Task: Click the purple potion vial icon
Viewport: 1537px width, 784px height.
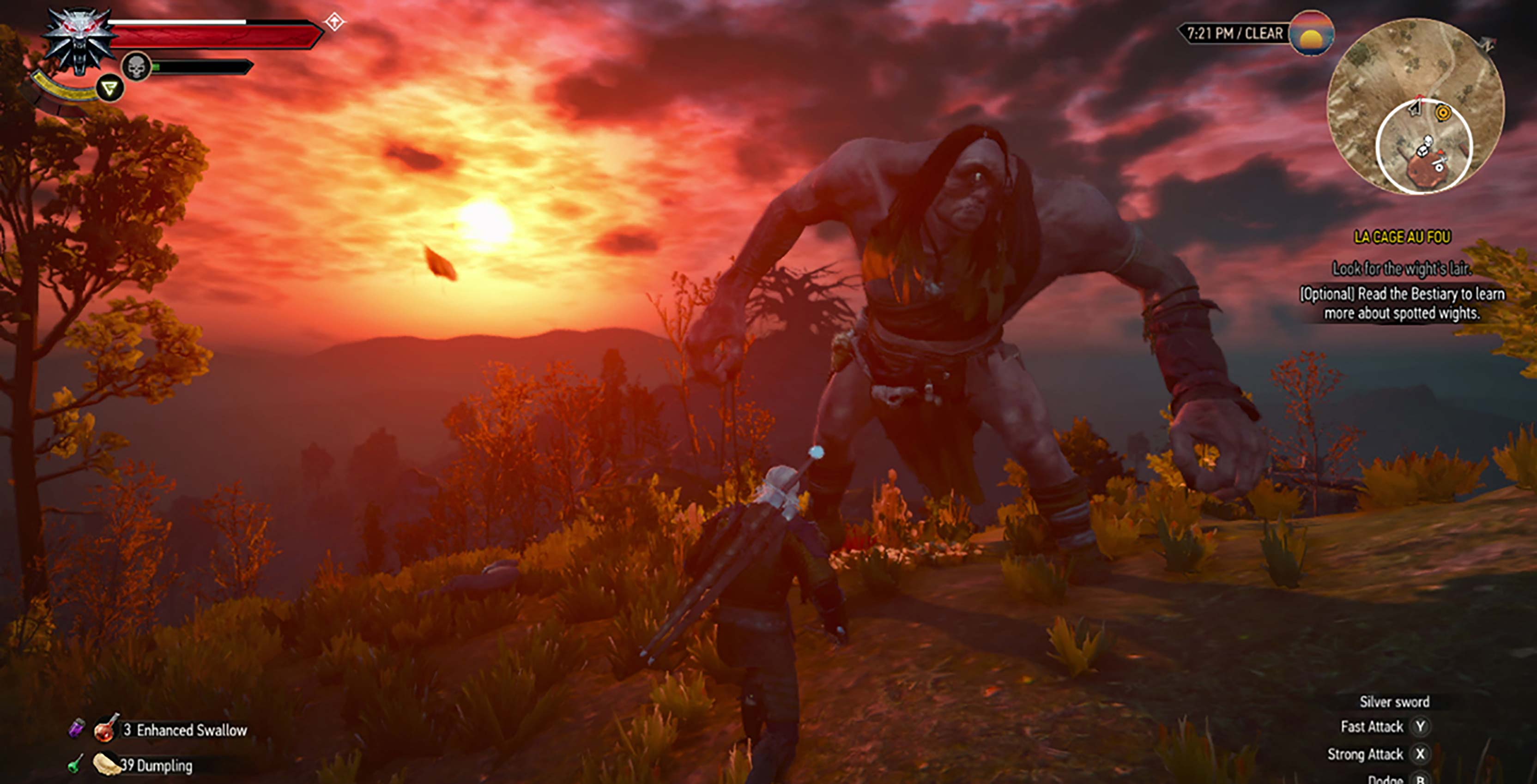Action: [77, 729]
